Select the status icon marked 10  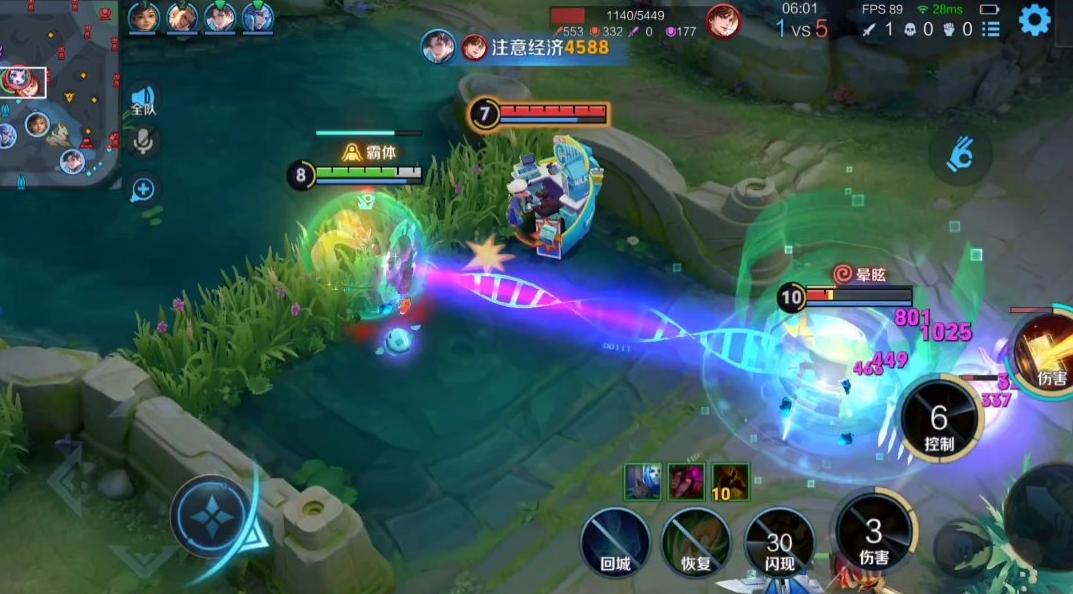pyautogui.click(x=731, y=482)
